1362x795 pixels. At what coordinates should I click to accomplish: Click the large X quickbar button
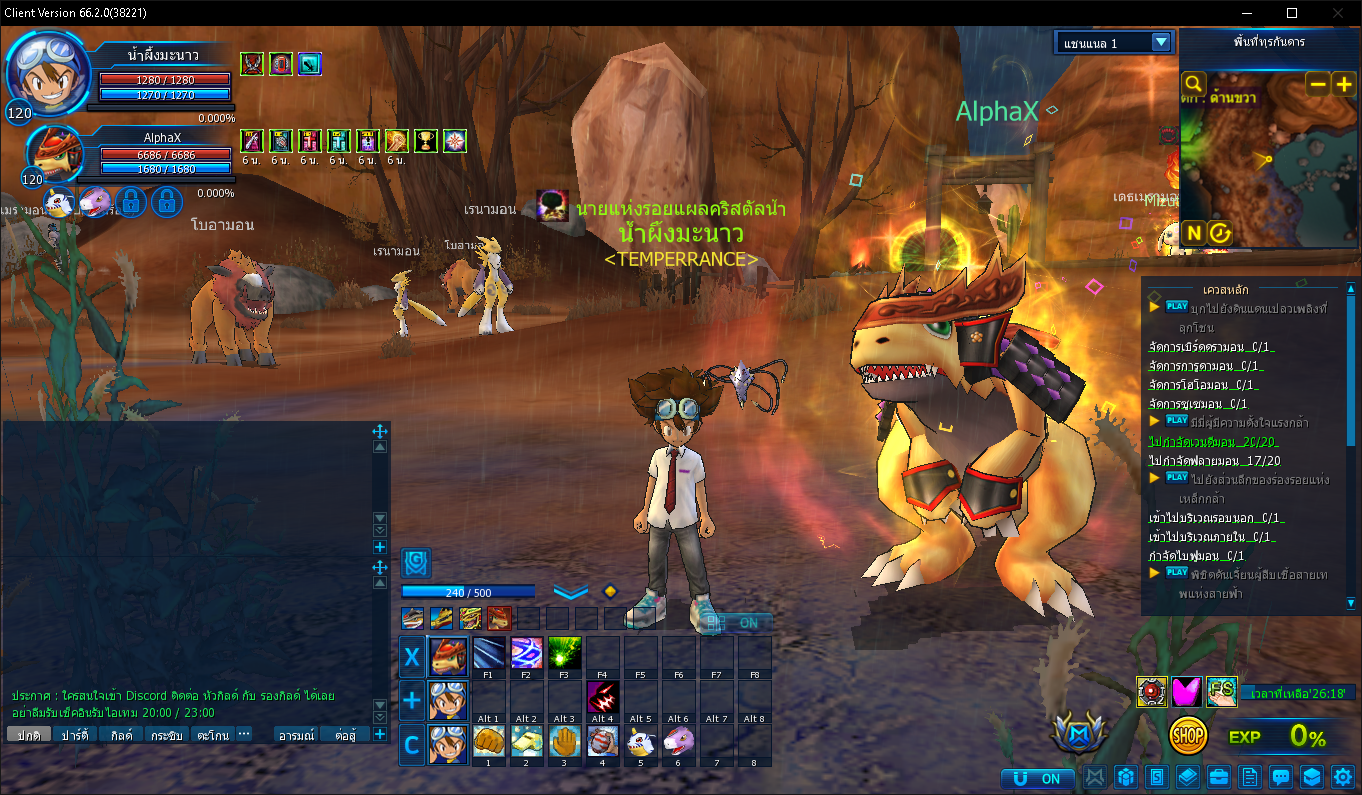coord(411,657)
